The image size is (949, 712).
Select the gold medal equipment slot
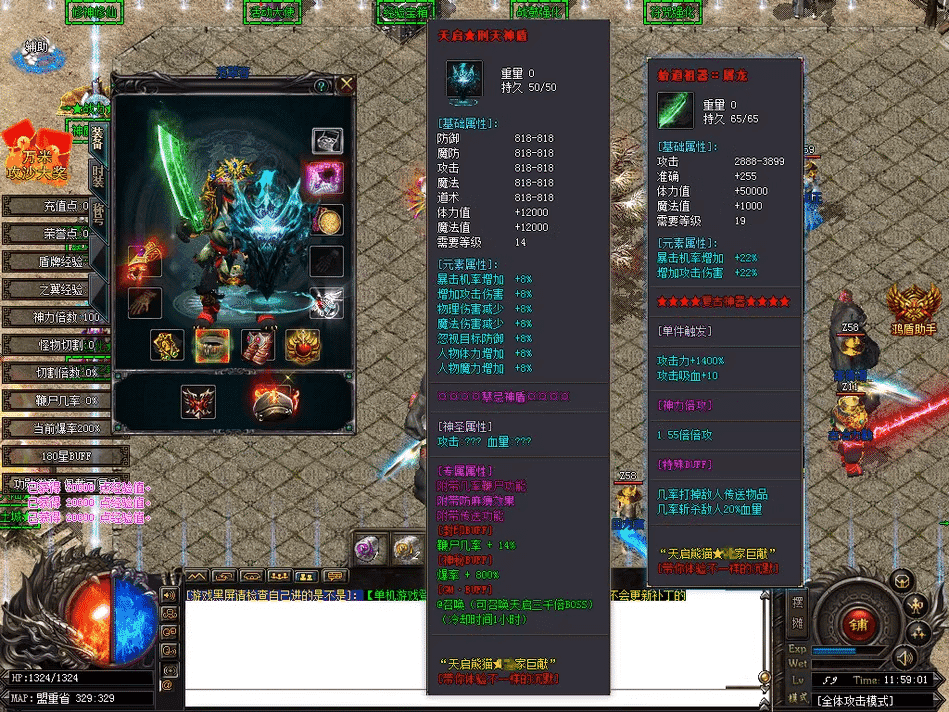click(x=327, y=220)
